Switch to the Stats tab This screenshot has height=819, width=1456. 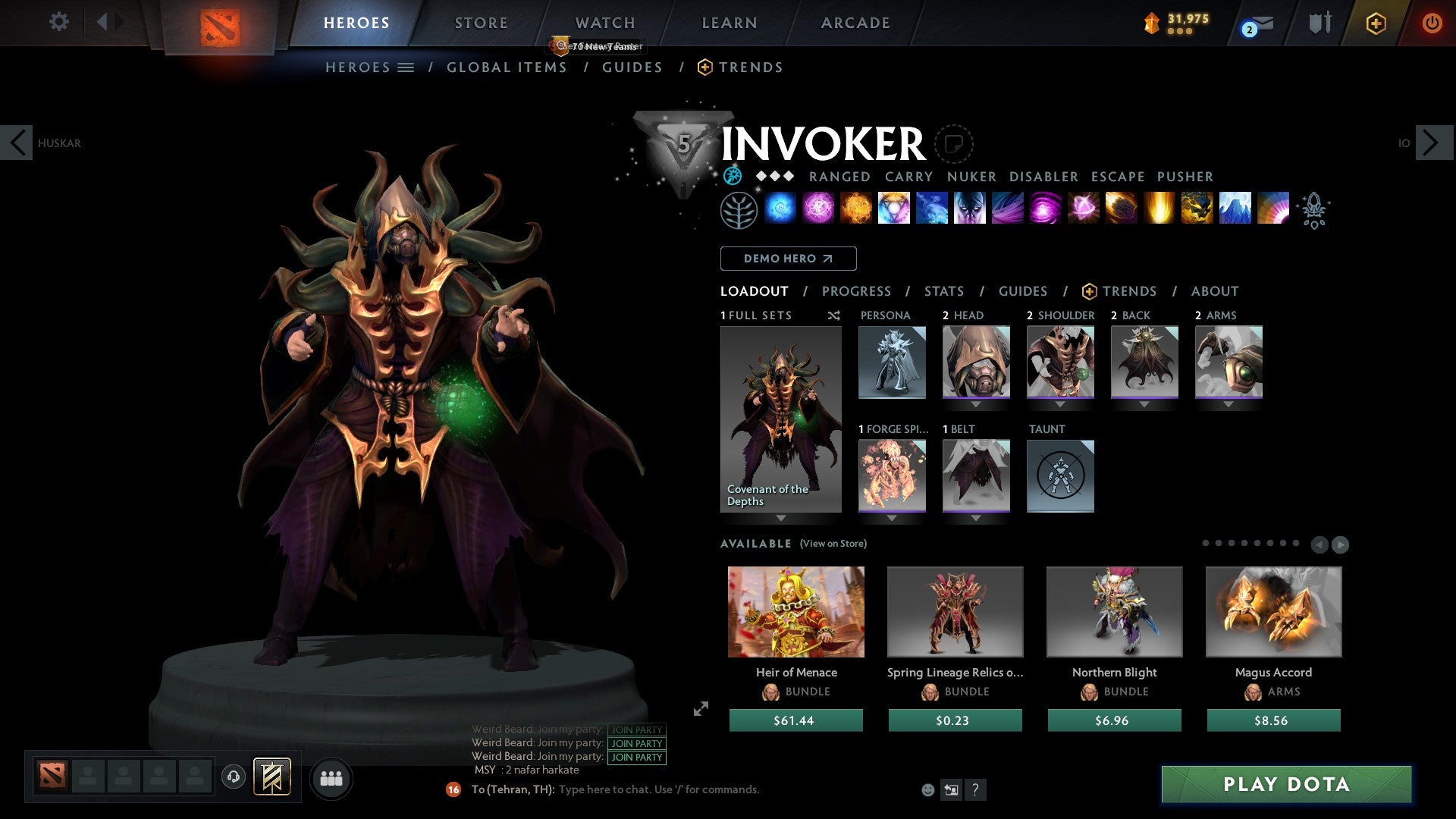(x=943, y=290)
